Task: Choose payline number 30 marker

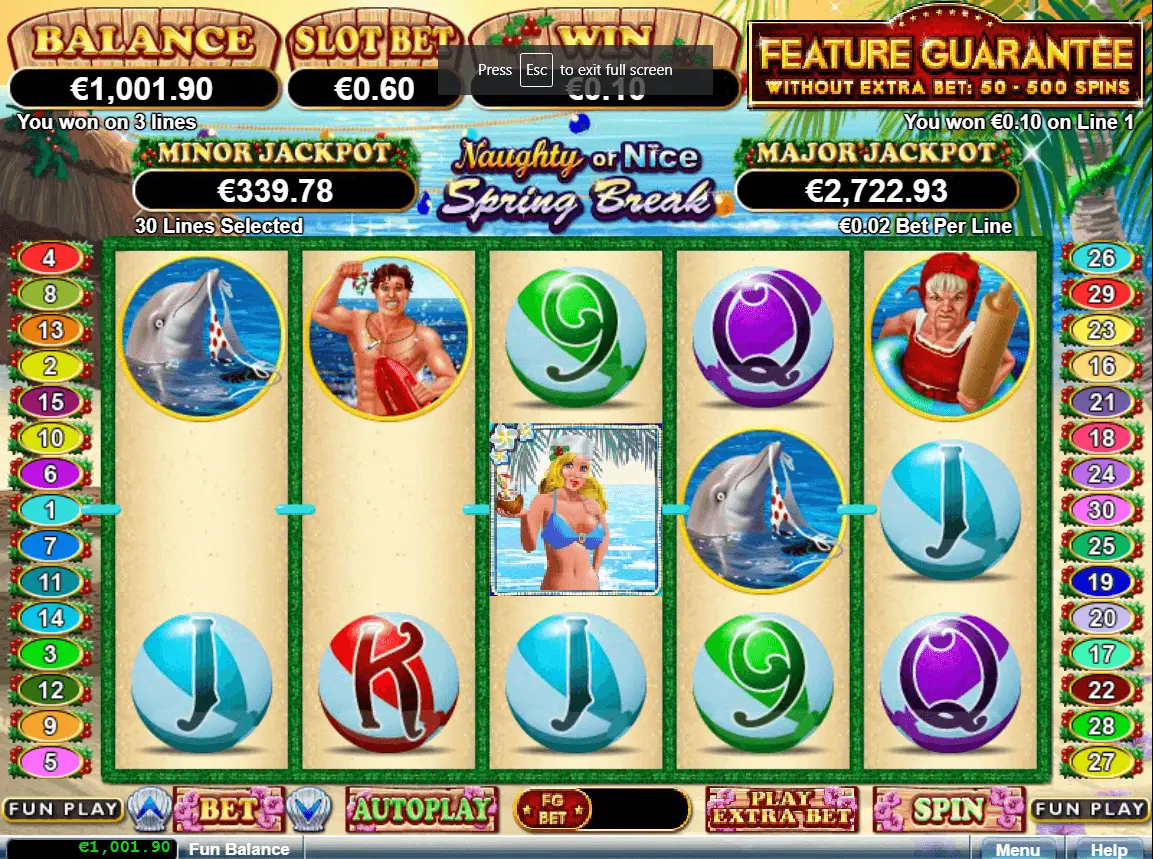Action: [1101, 510]
